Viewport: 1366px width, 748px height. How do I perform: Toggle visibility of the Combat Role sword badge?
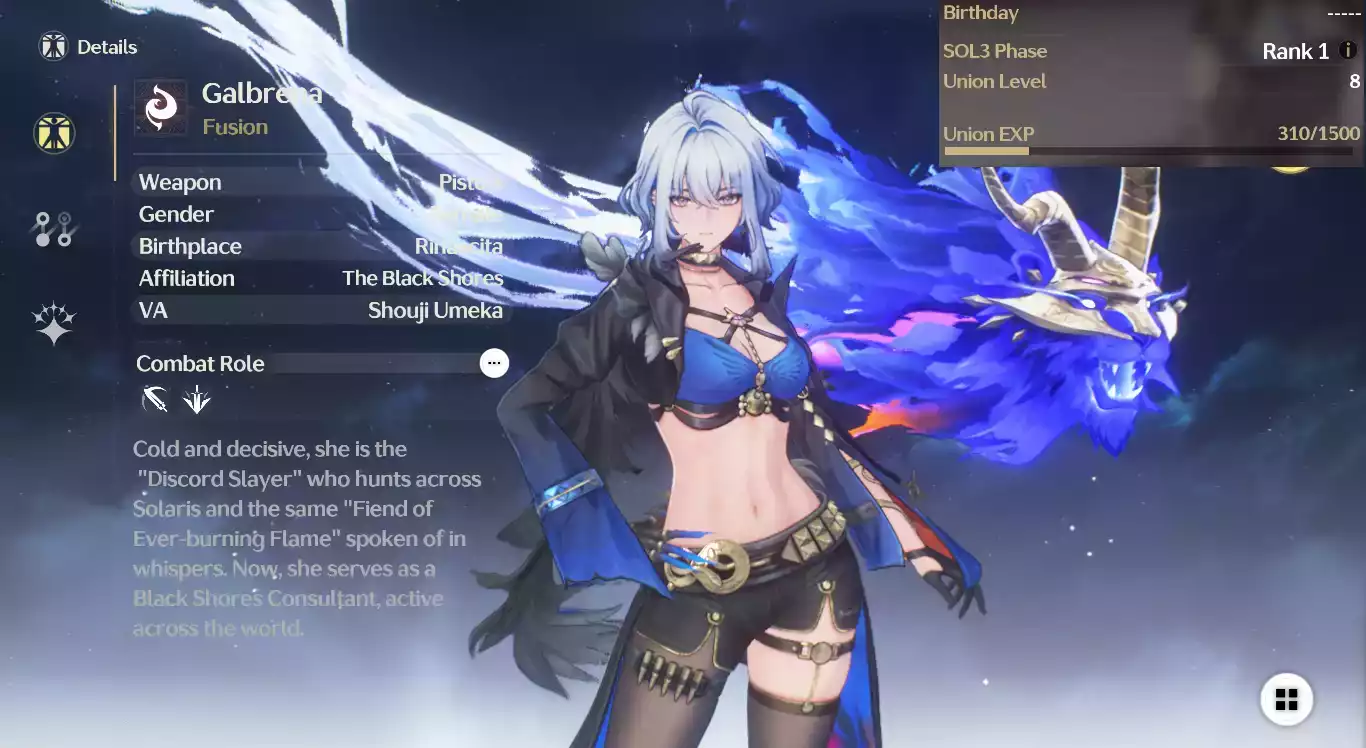[x=155, y=399]
